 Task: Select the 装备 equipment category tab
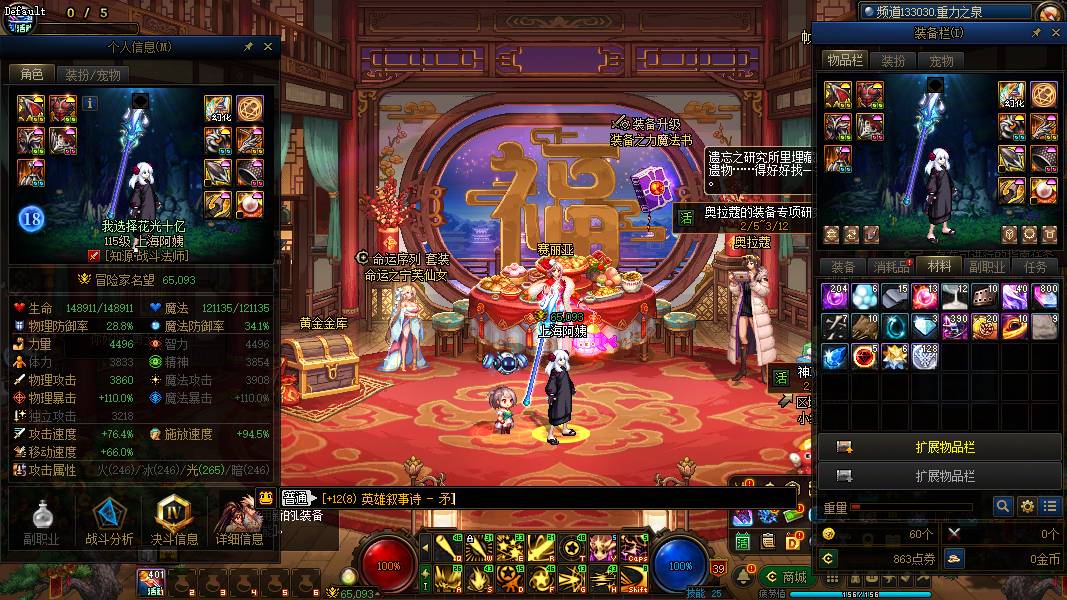click(x=843, y=267)
